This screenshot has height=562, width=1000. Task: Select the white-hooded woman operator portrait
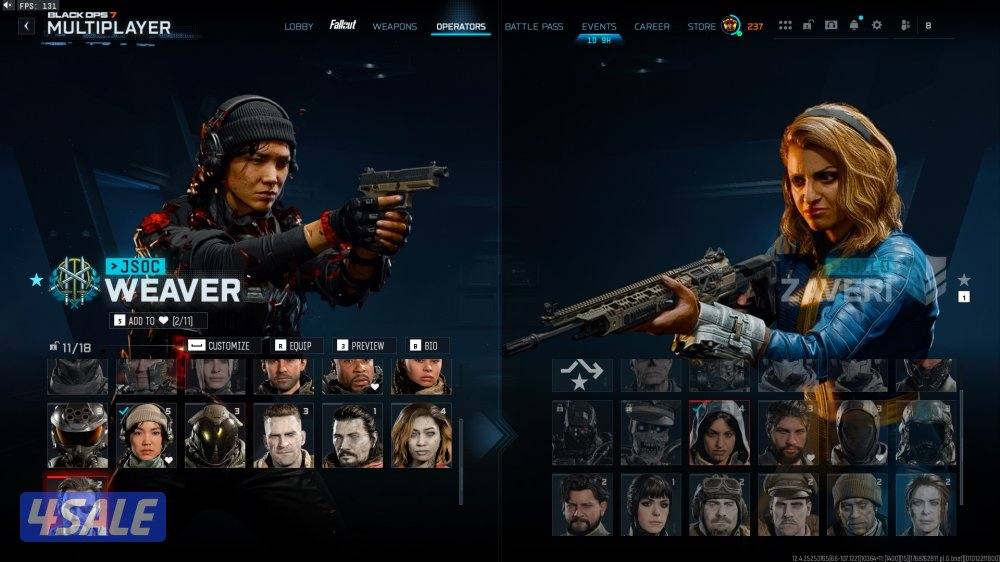(x=718, y=433)
